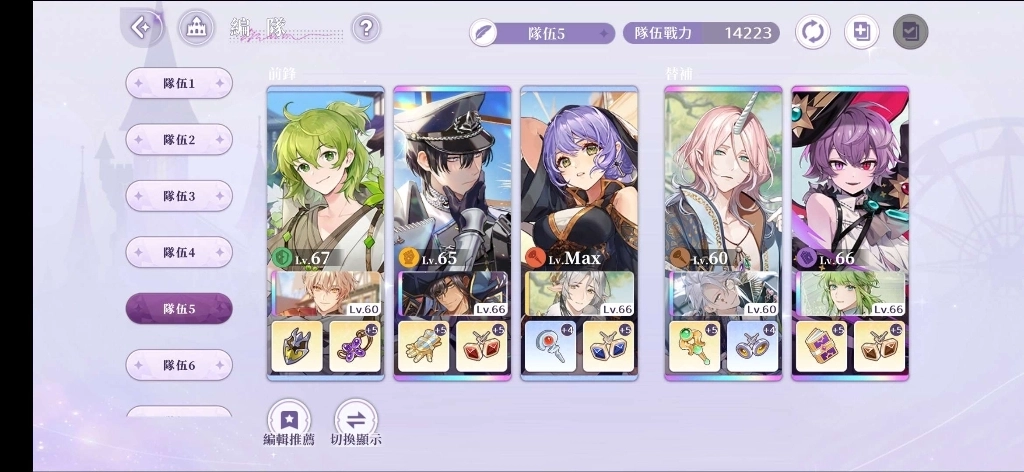This screenshot has height=472, width=1024.
Task: Switch to 隊伍3 tab
Action: pos(179,196)
